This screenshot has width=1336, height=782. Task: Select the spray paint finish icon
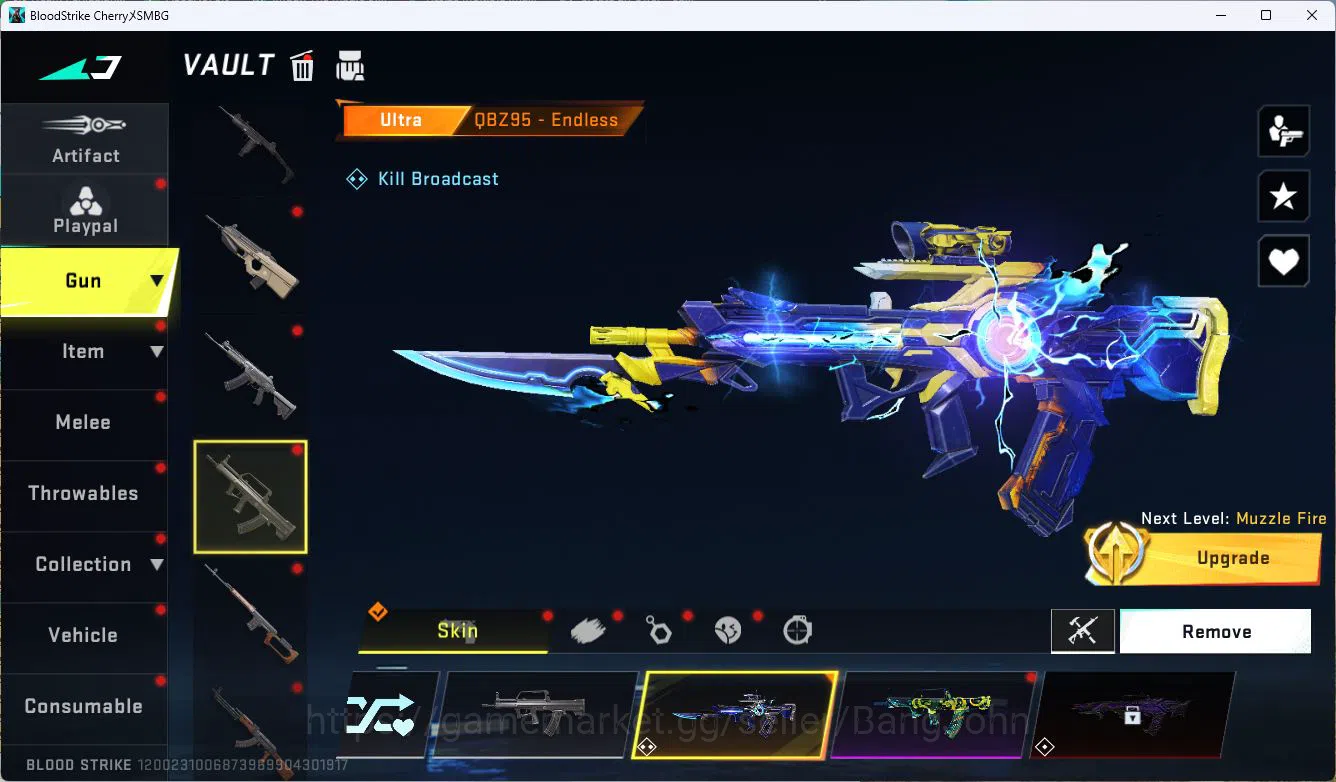point(588,631)
